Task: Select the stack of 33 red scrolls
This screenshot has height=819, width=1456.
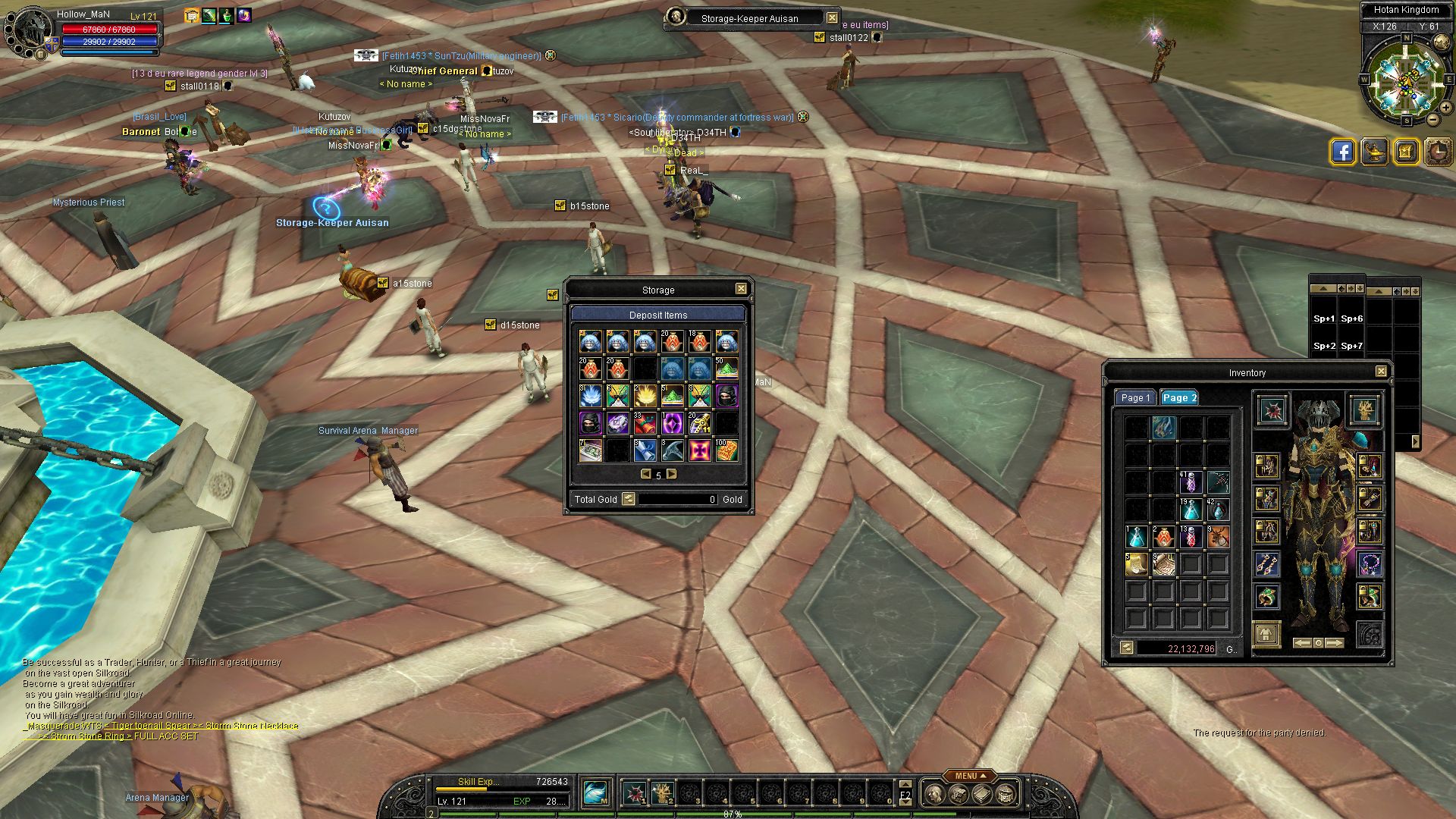Action: (645, 422)
